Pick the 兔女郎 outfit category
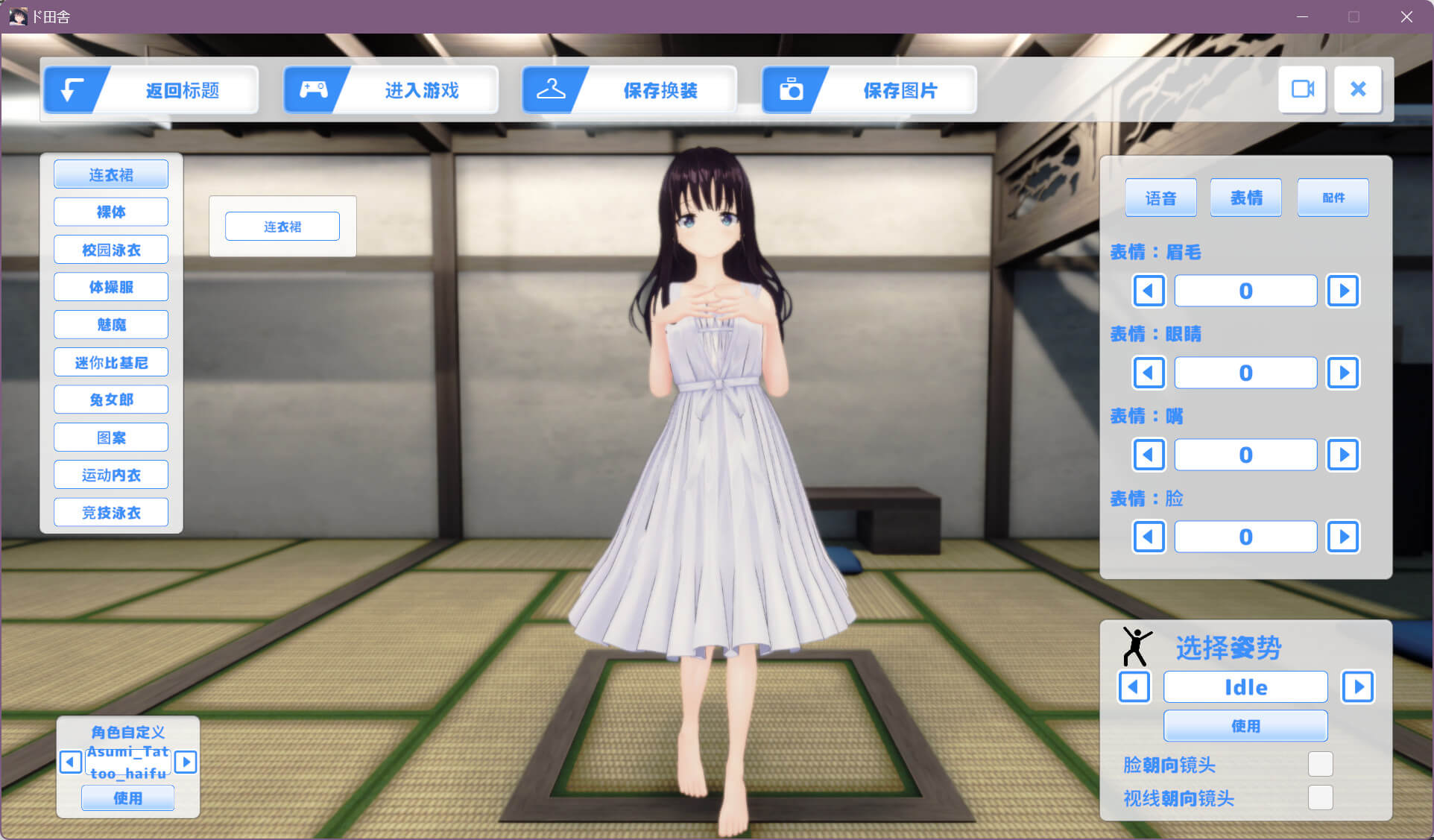The width and height of the screenshot is (1434, 840). (x=111, y=400)
